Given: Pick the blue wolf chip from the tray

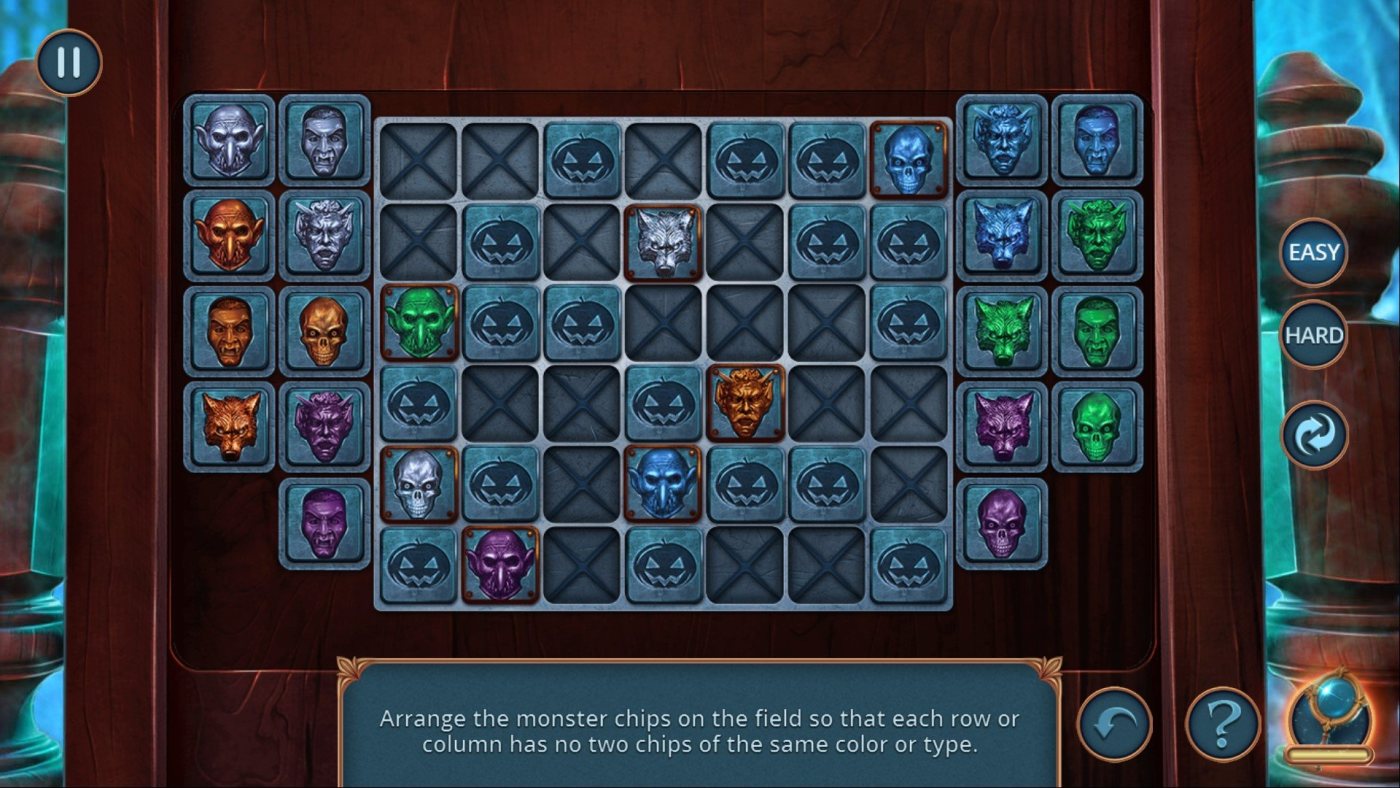Looking at the screenshot, I should (1002, 236).
